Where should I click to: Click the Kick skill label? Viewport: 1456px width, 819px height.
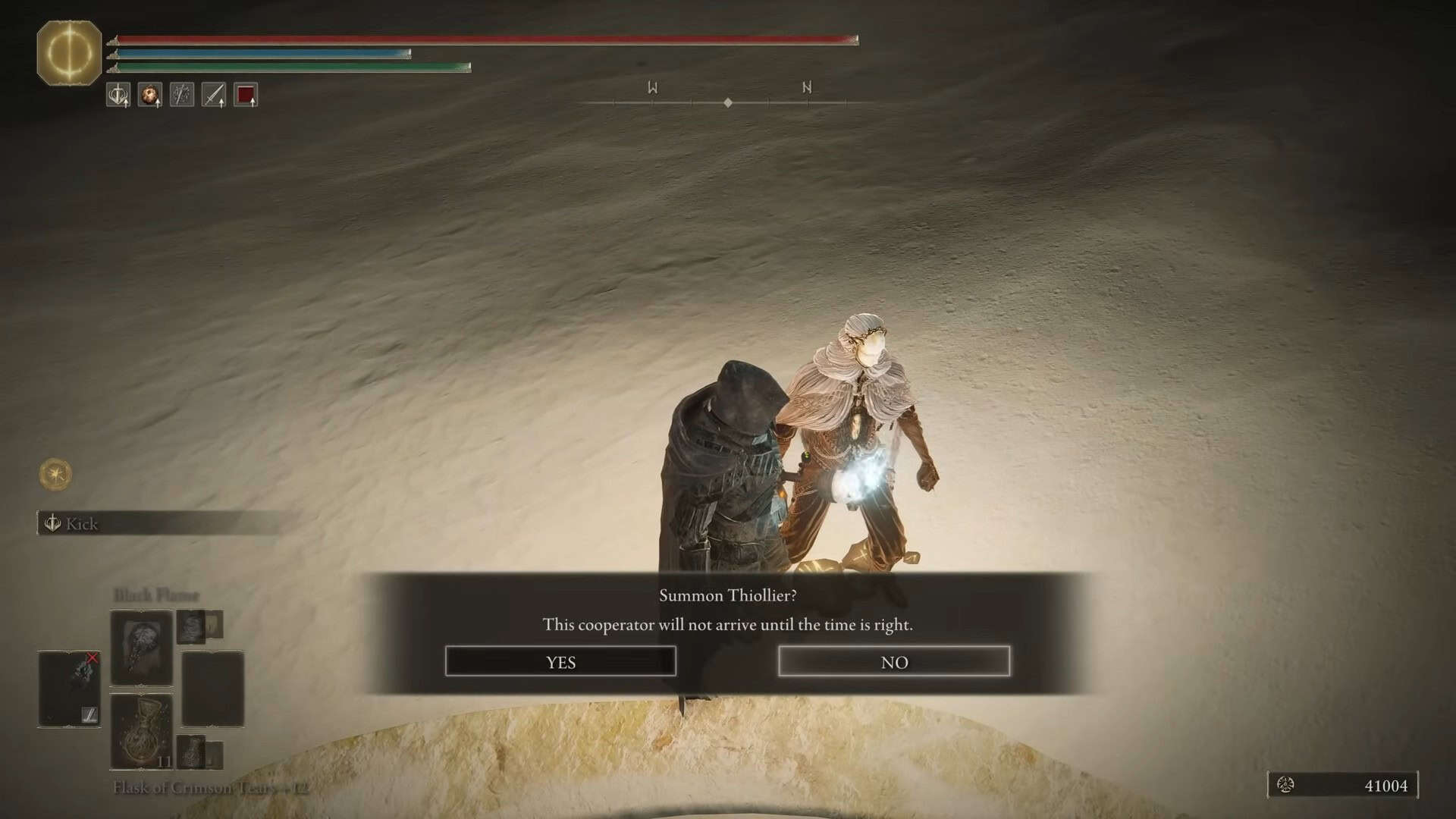pyautogui.click(x=81, y=524)
